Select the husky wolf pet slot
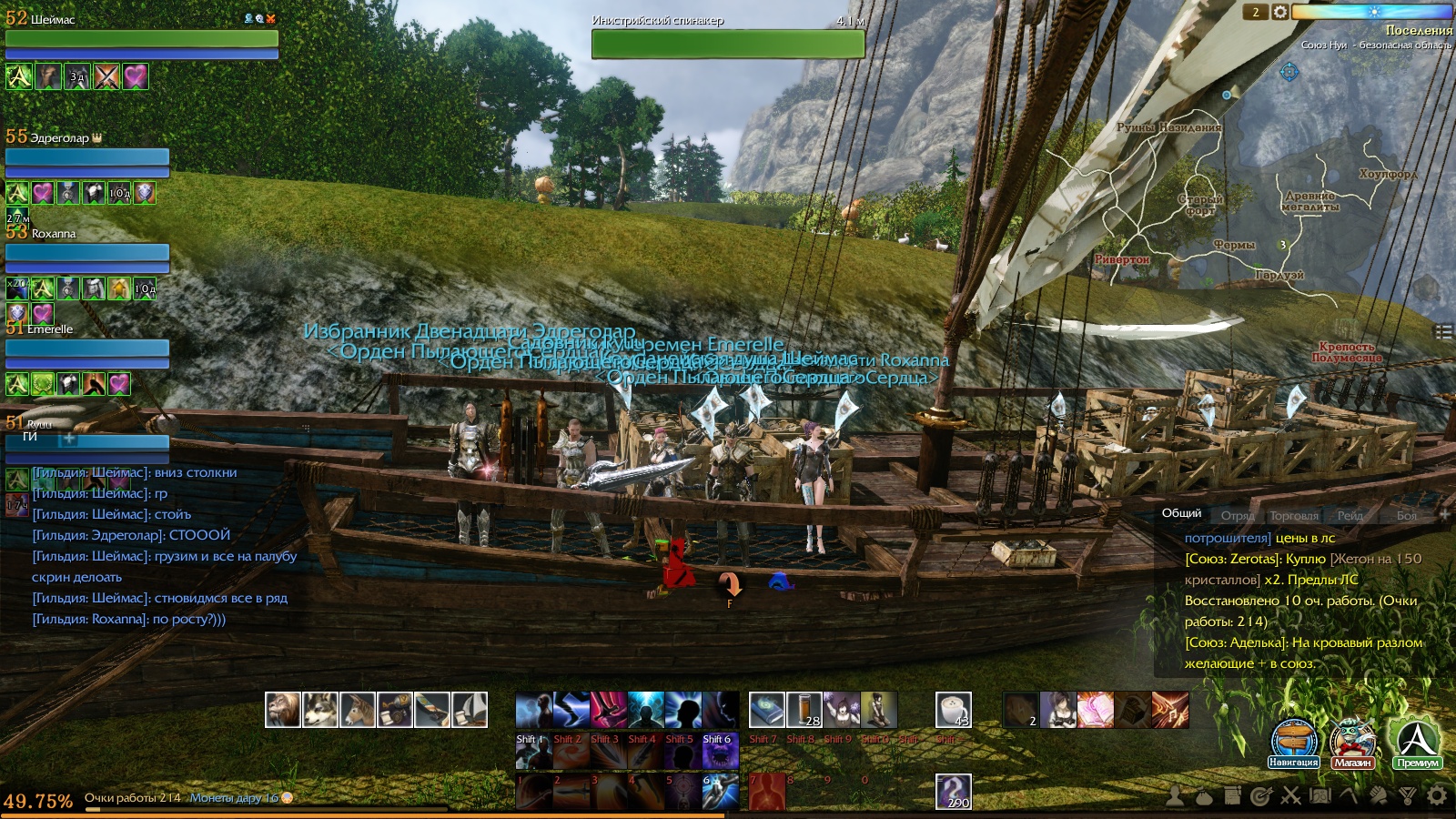Image resolution: width=1456 pixels, height=819 pixels. click(x=320, y=710)
